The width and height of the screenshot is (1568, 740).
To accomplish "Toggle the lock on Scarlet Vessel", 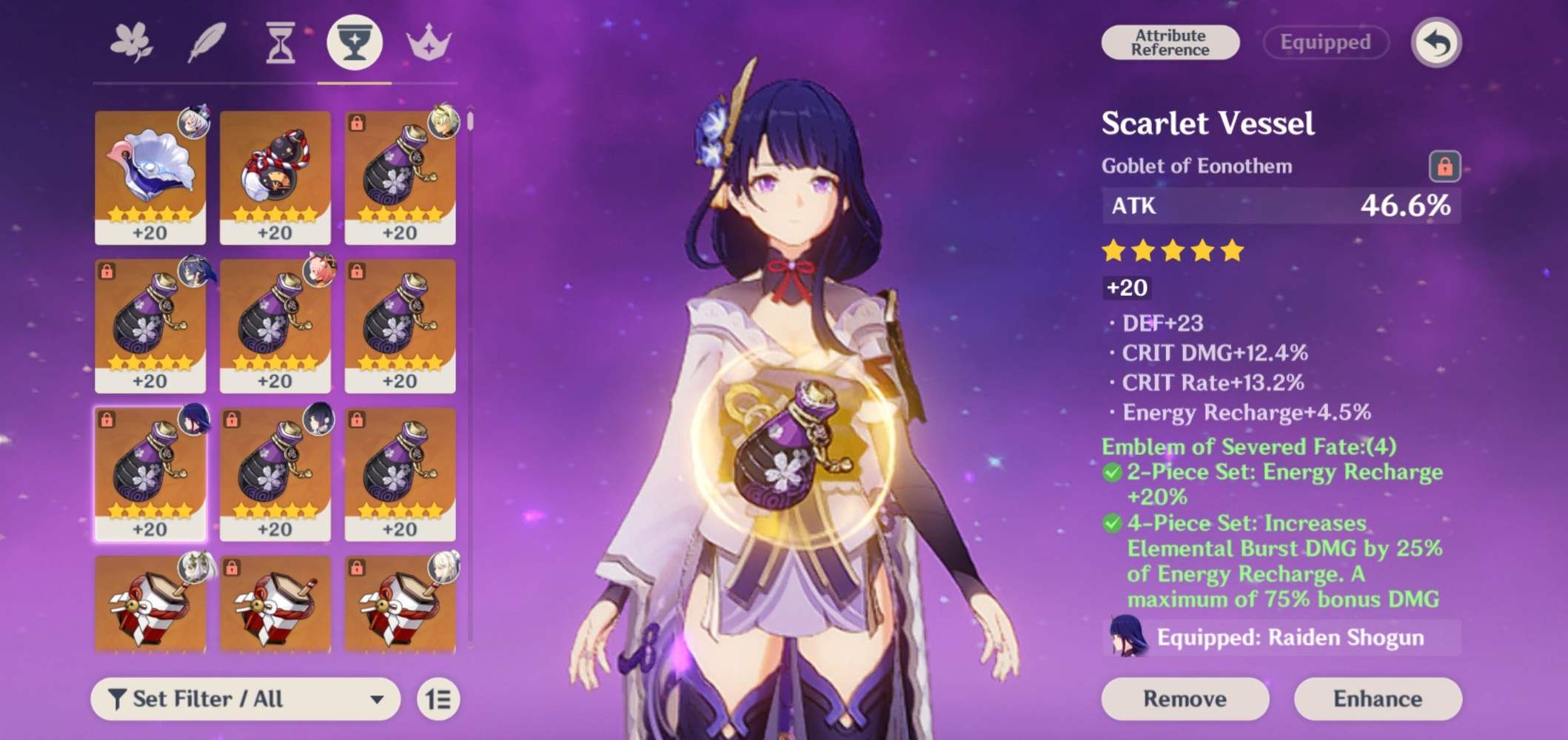I will point(1444,166).
